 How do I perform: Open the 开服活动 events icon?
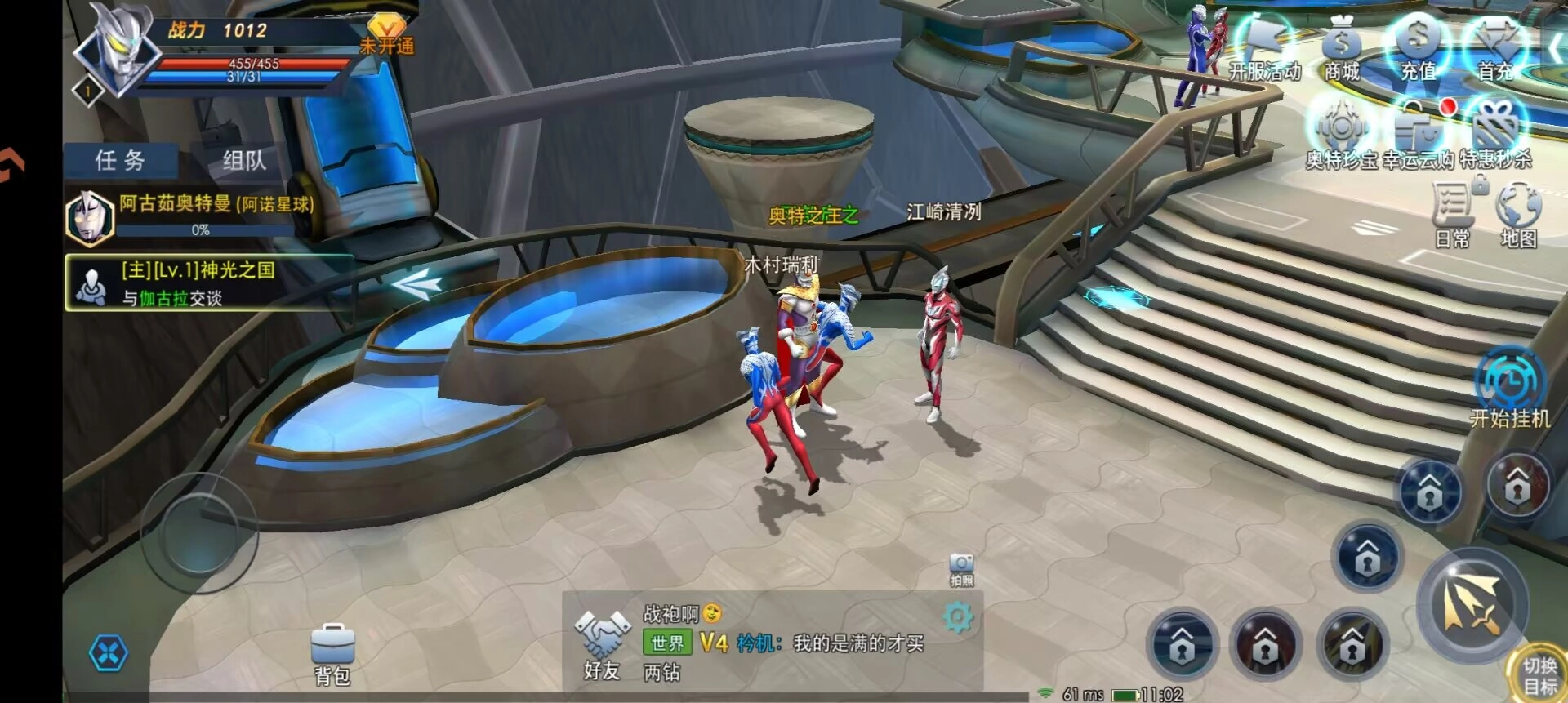coord(1264,51)
